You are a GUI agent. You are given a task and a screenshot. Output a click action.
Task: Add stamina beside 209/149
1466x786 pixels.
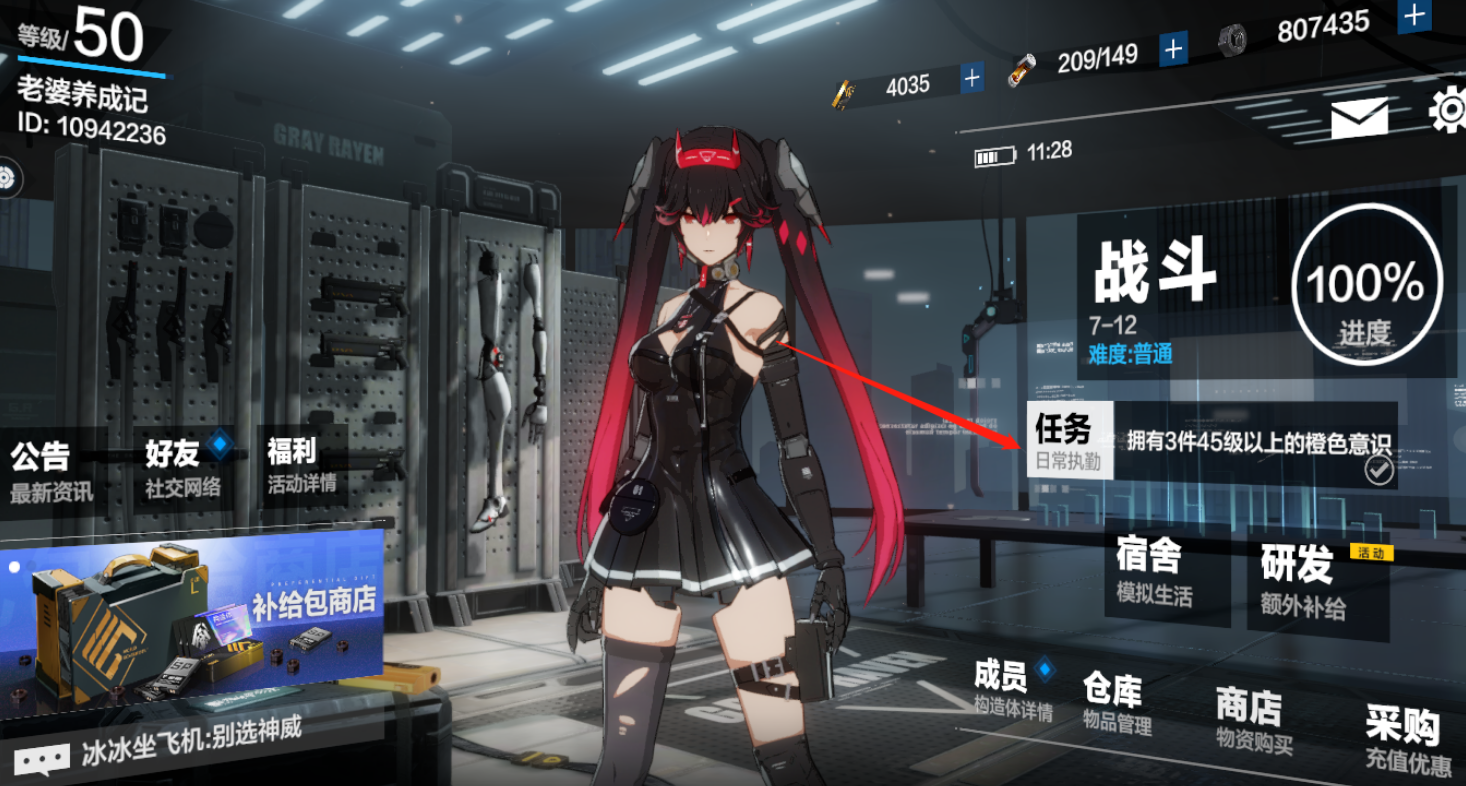point(1173,47)
